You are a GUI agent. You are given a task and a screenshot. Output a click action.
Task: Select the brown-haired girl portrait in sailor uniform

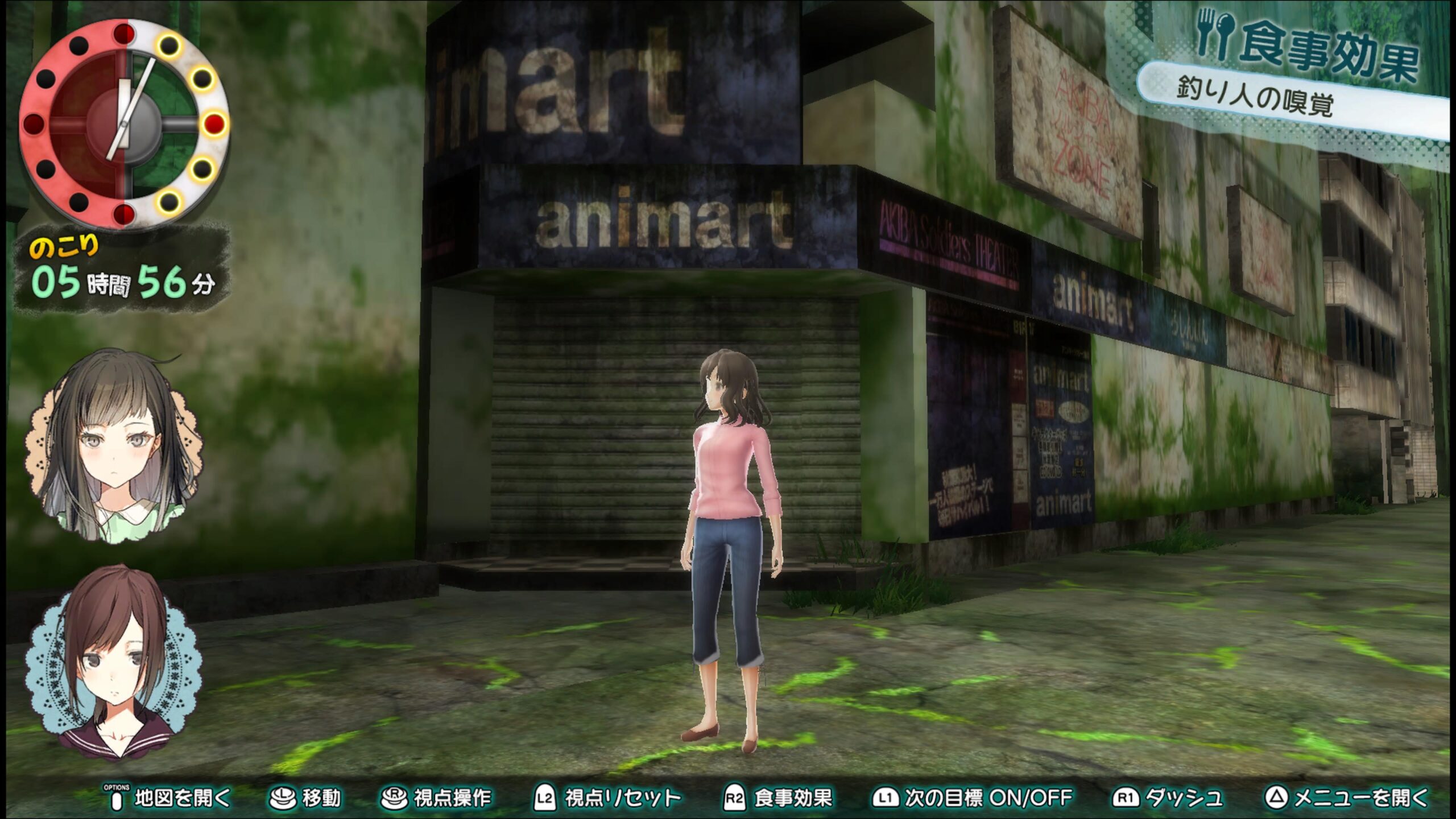click(114, 663)
